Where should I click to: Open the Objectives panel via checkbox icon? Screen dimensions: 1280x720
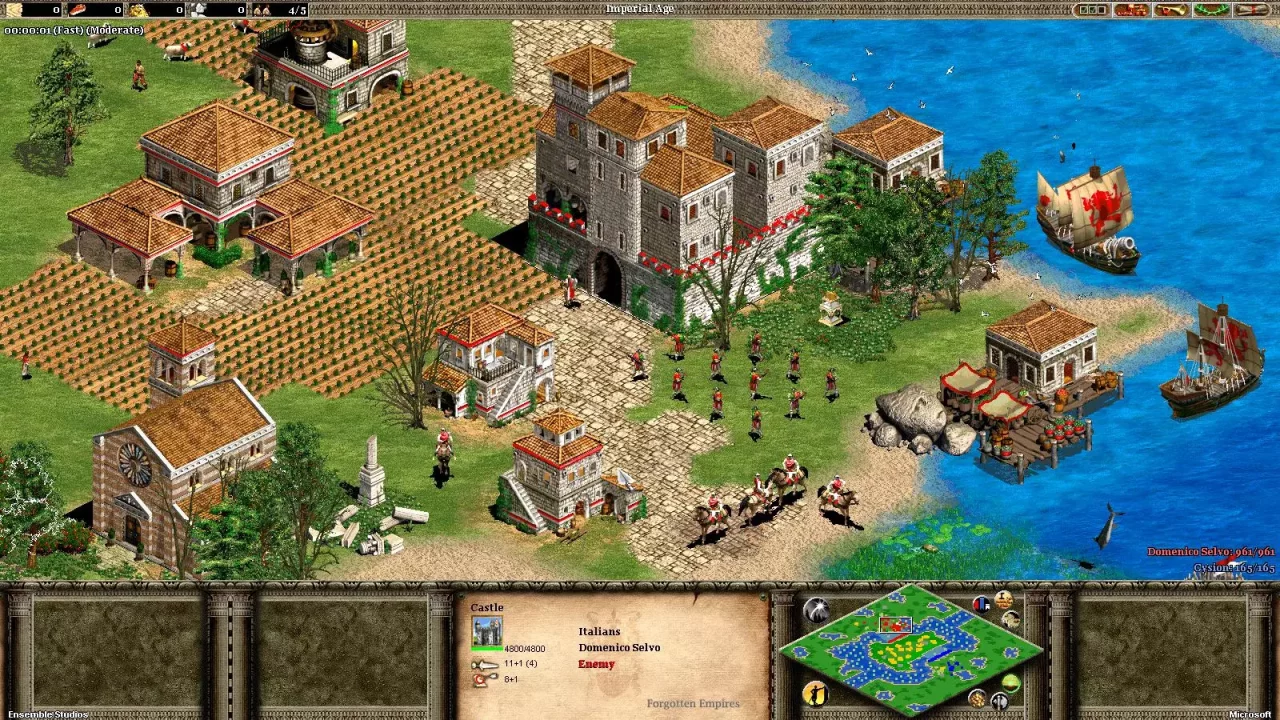(x=1092, y=9)
